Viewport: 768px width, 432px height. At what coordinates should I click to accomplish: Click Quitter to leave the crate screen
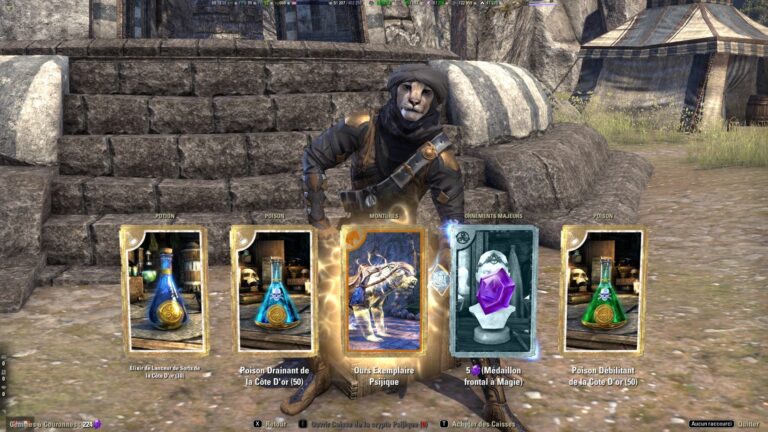pos(748,423)
